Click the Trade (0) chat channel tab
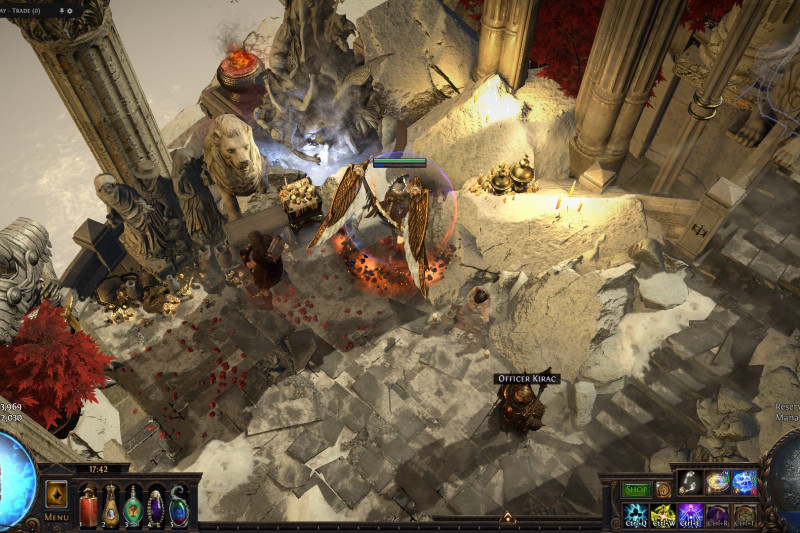This screenshot has width=800, height=533. [22, 10]
